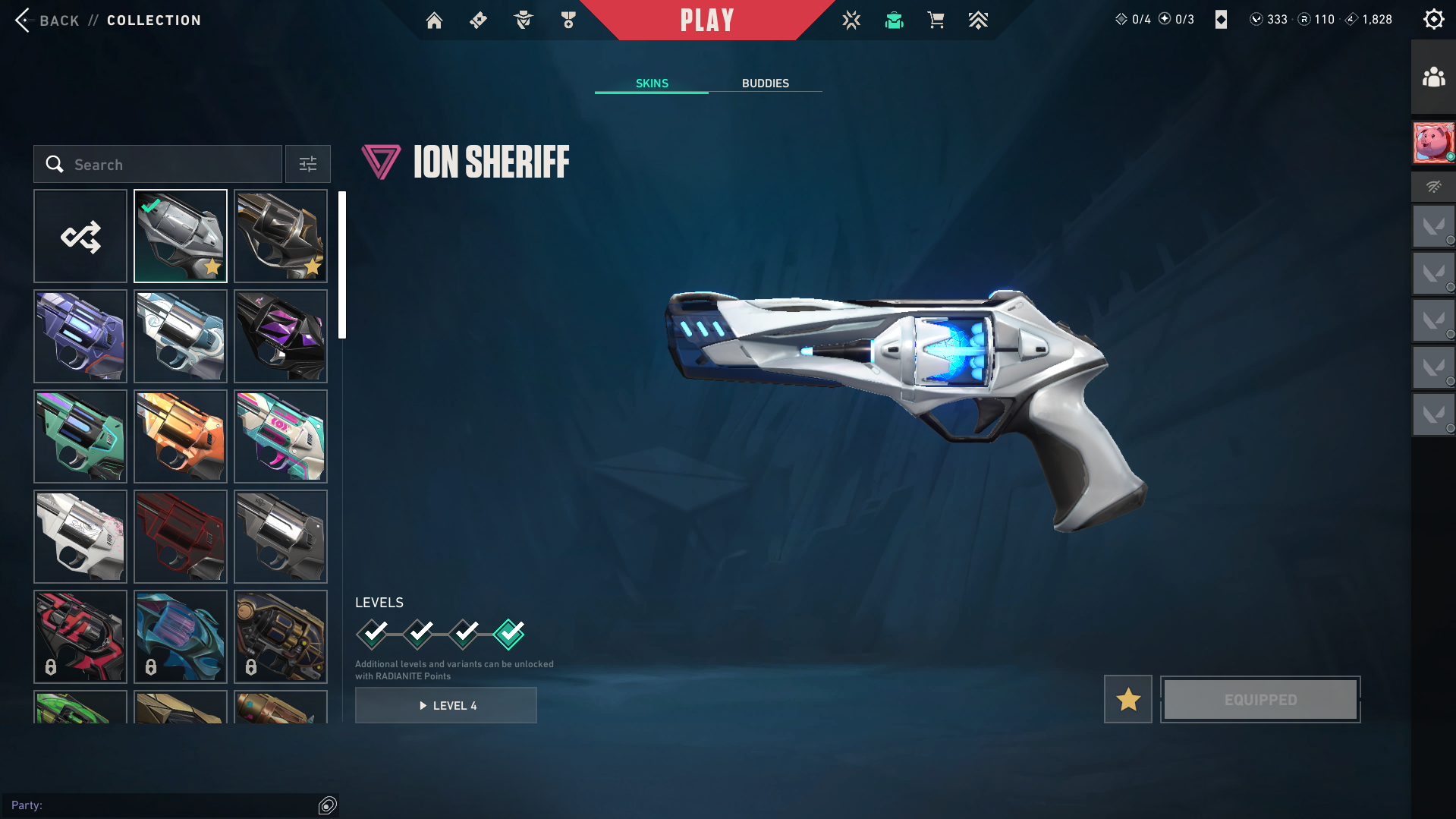Click the Equipped button
The height and width of the screenshot is (819, 1456).
(1260, 699)
